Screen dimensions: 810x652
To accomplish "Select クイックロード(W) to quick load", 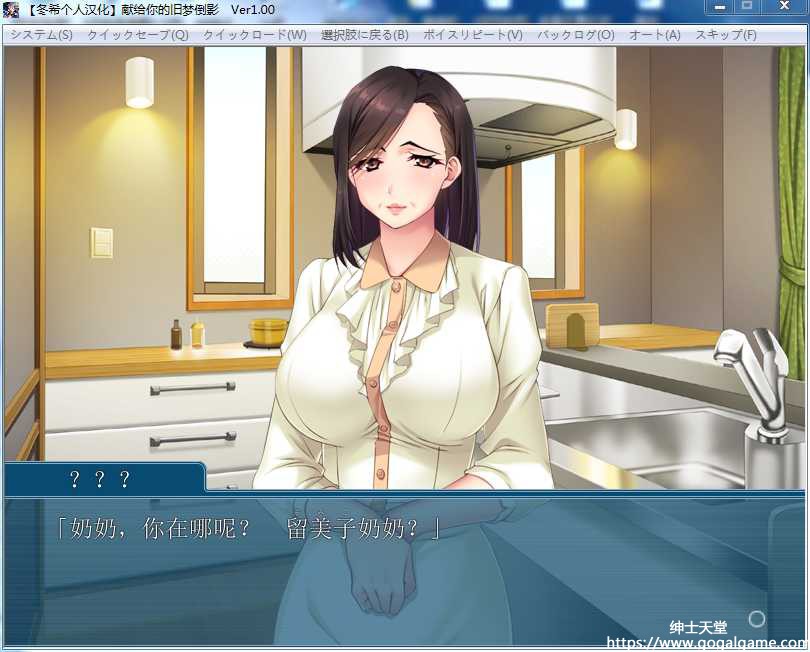I will coord(255,34).
